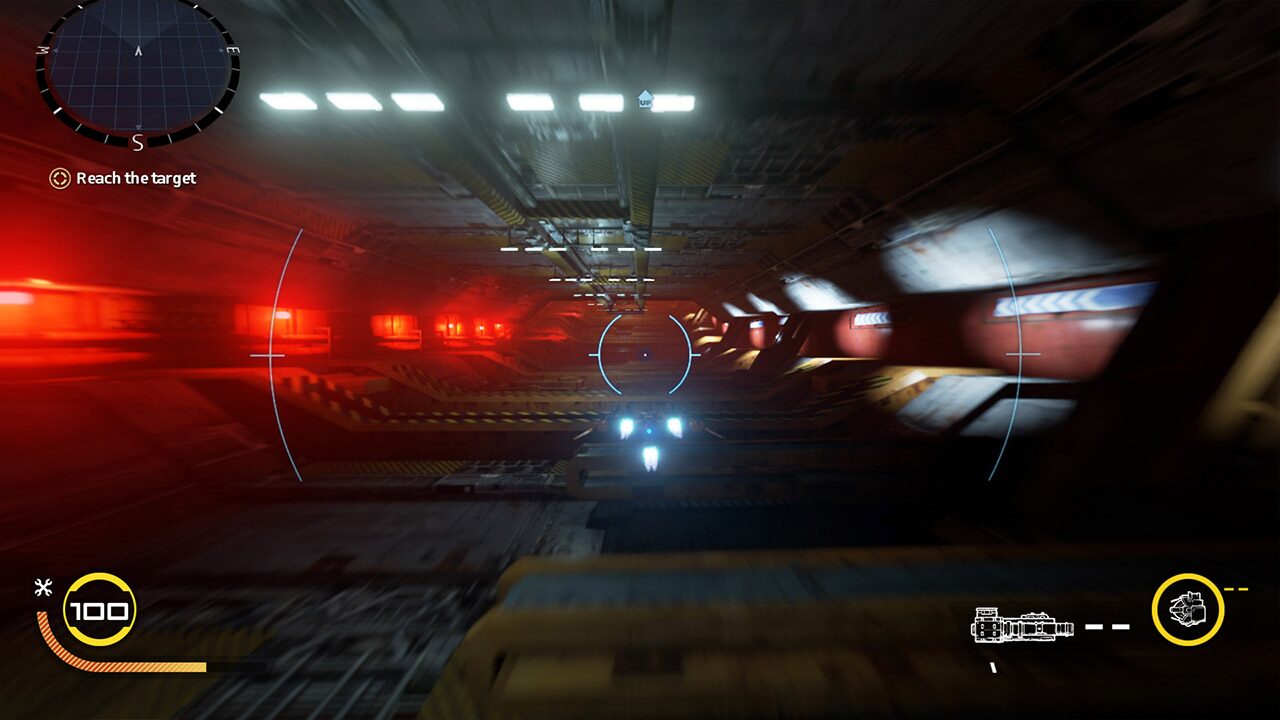Toggle the center aiming reticle circle
Image resolution: width=1280 pixels, height=720 pixels.
point(645,353)
